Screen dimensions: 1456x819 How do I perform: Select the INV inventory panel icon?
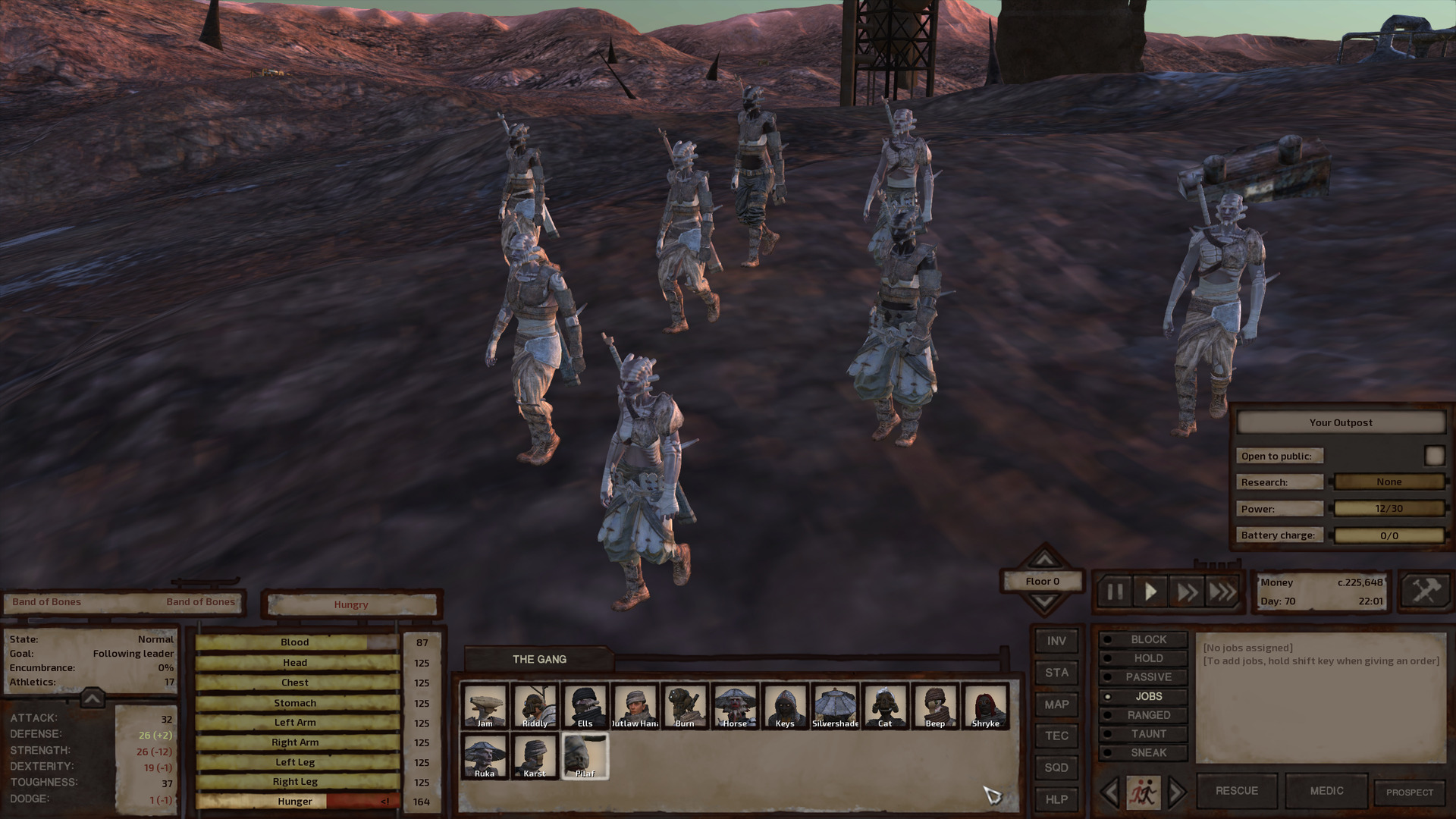pyautogui.click(x=1056, y=641)
